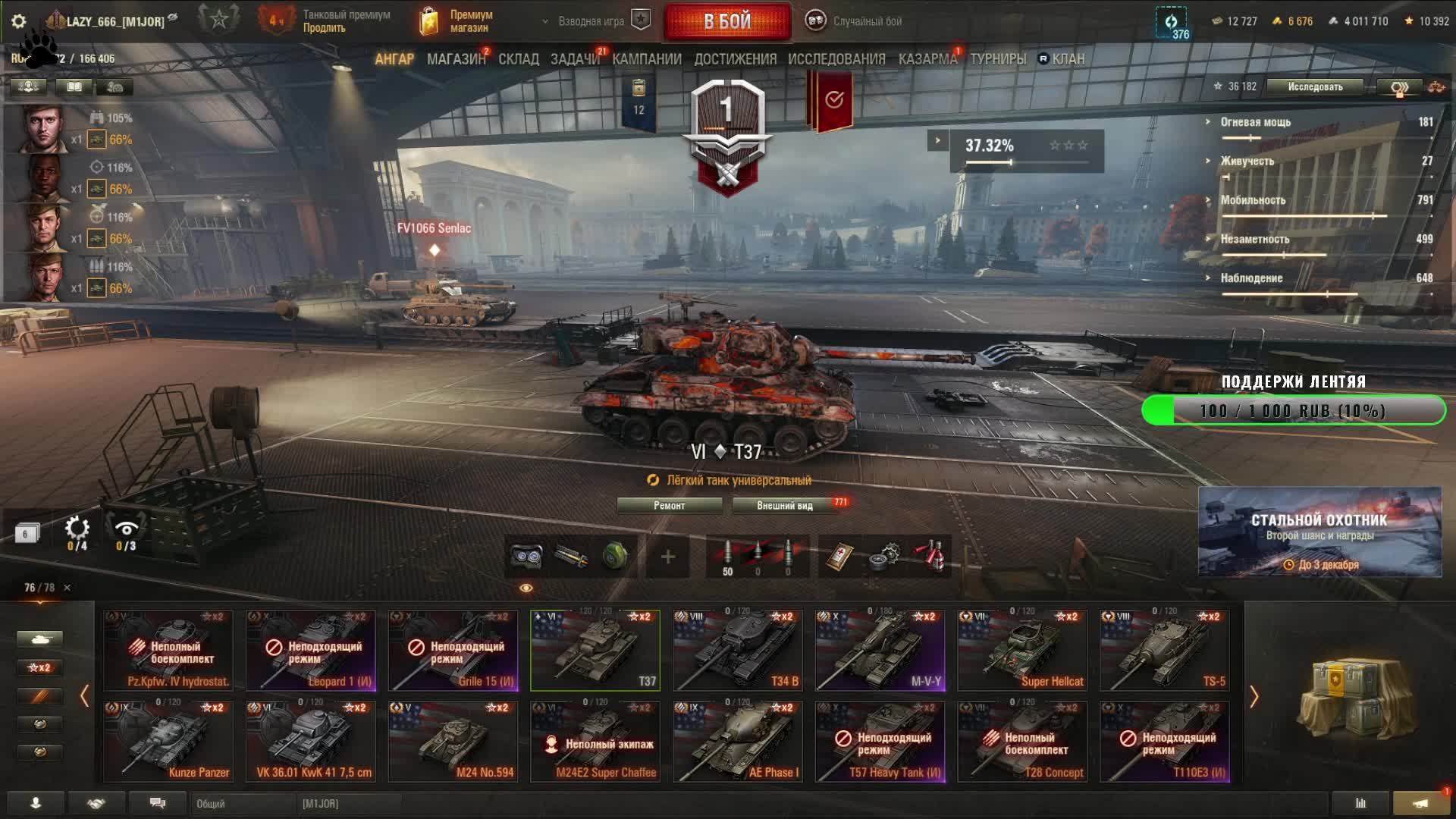Select the M24 No.594 tank tile

click(453, 742)
